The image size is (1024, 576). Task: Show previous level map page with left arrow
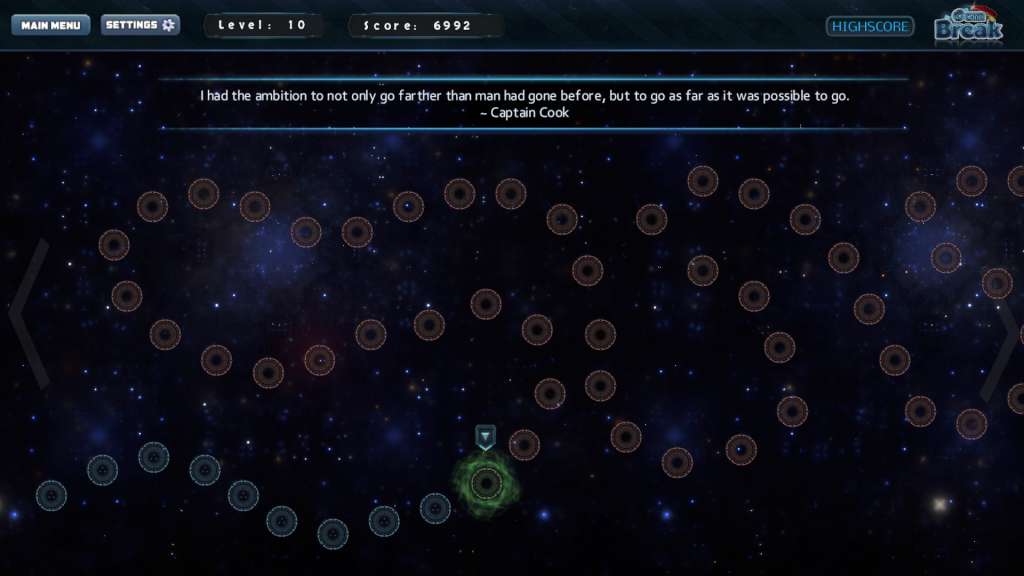29,313
